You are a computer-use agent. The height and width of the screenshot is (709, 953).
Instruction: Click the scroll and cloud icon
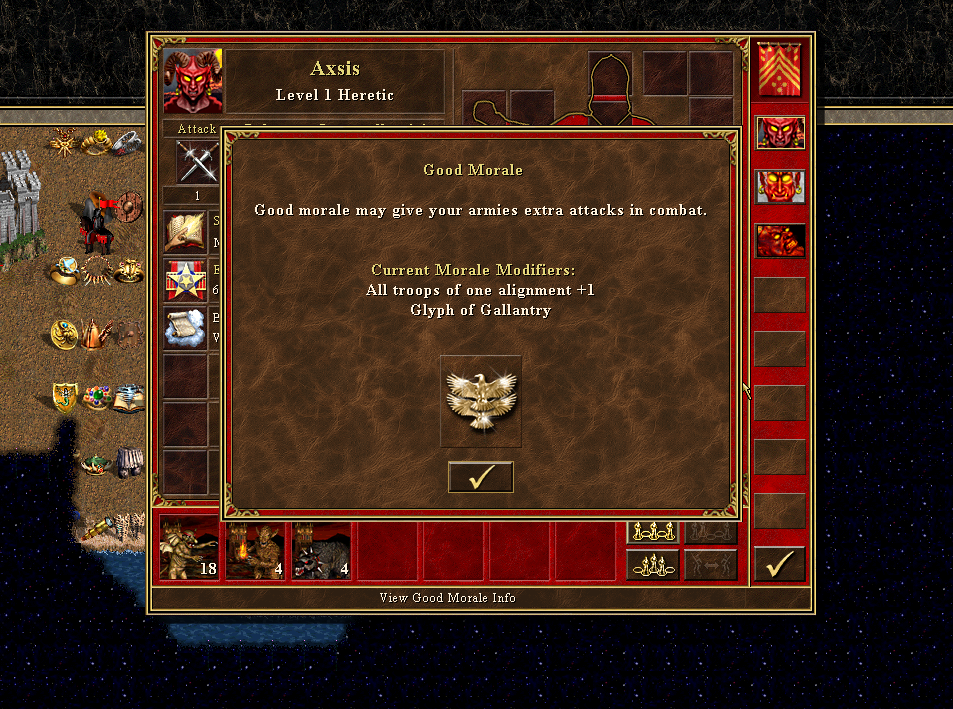185,328
